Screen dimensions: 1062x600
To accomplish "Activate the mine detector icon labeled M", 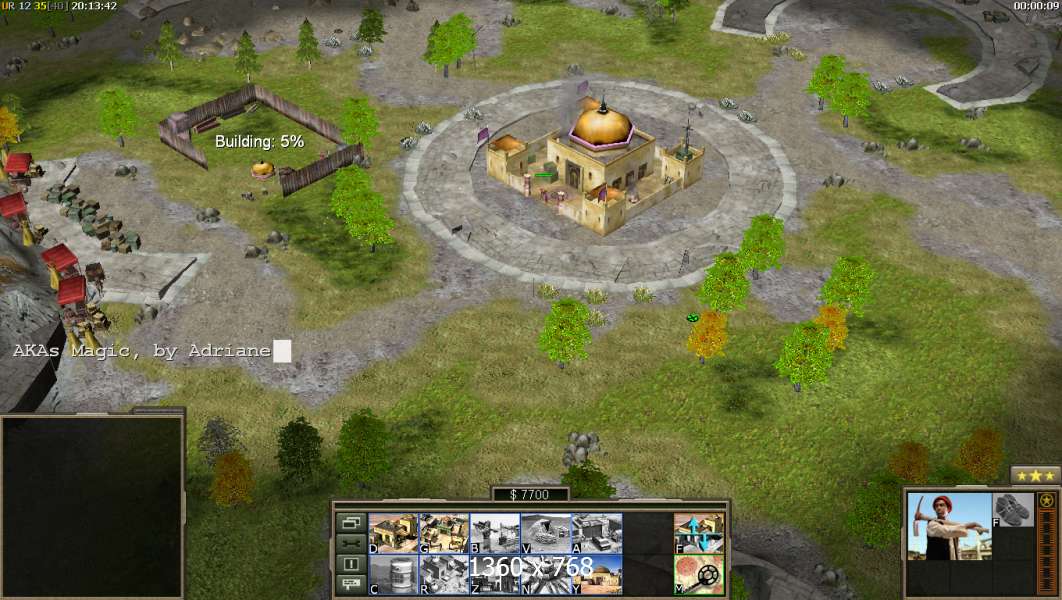I will (x=699, y=575).
